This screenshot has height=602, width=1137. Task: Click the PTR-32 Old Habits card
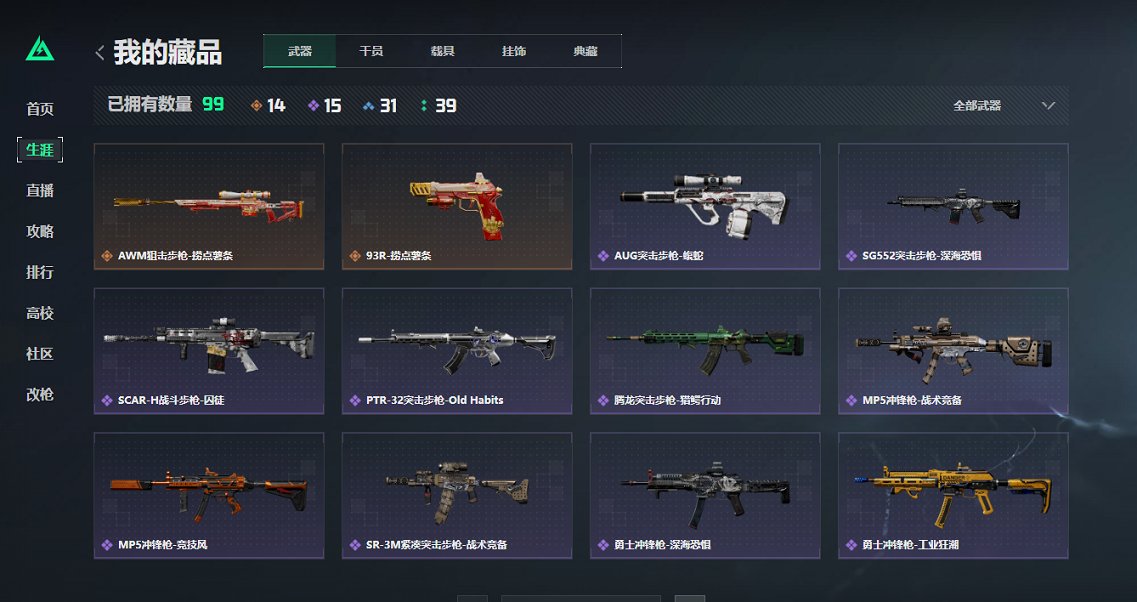(456, 350)
